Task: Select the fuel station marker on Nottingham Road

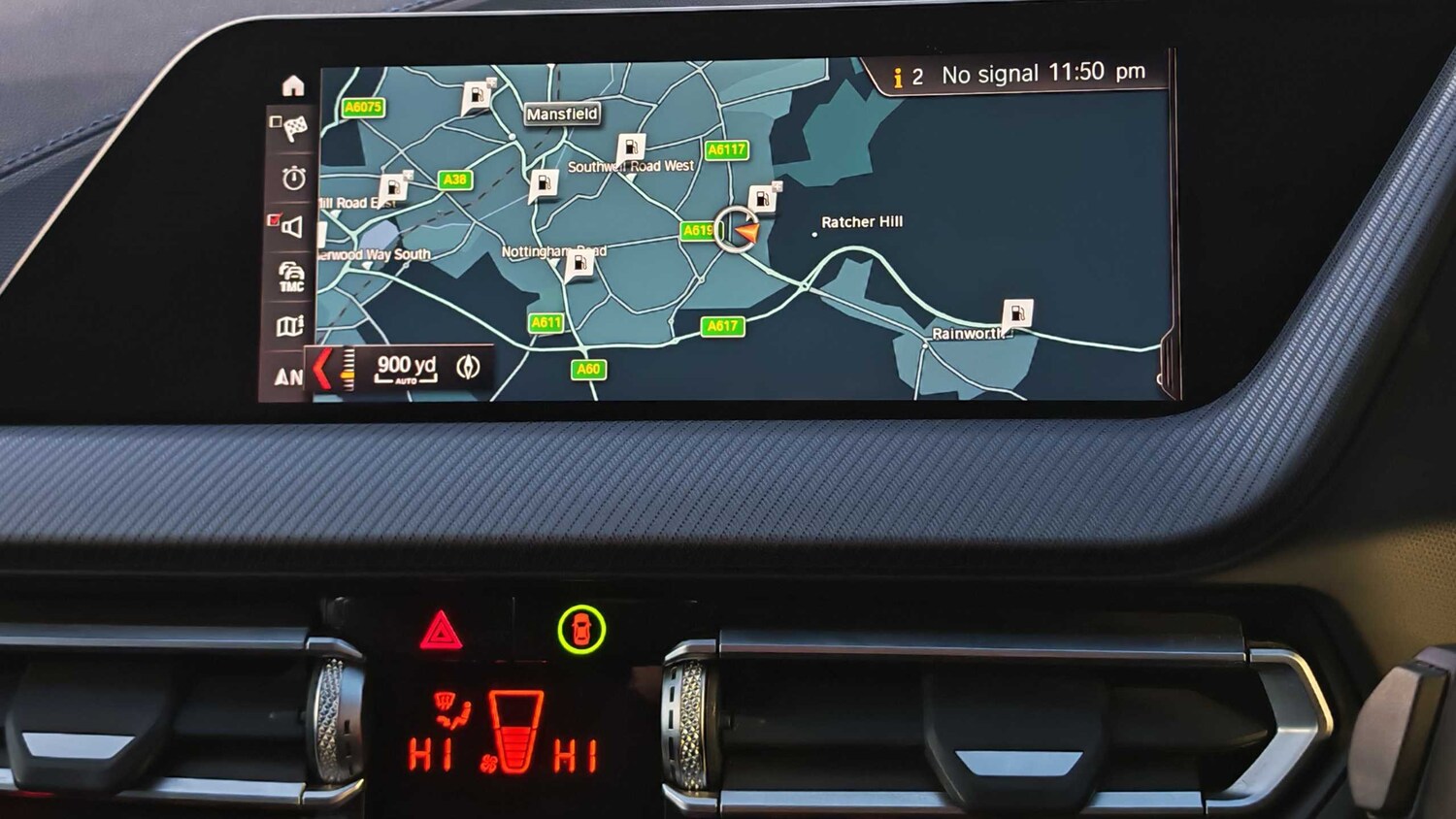Action: 579,264
